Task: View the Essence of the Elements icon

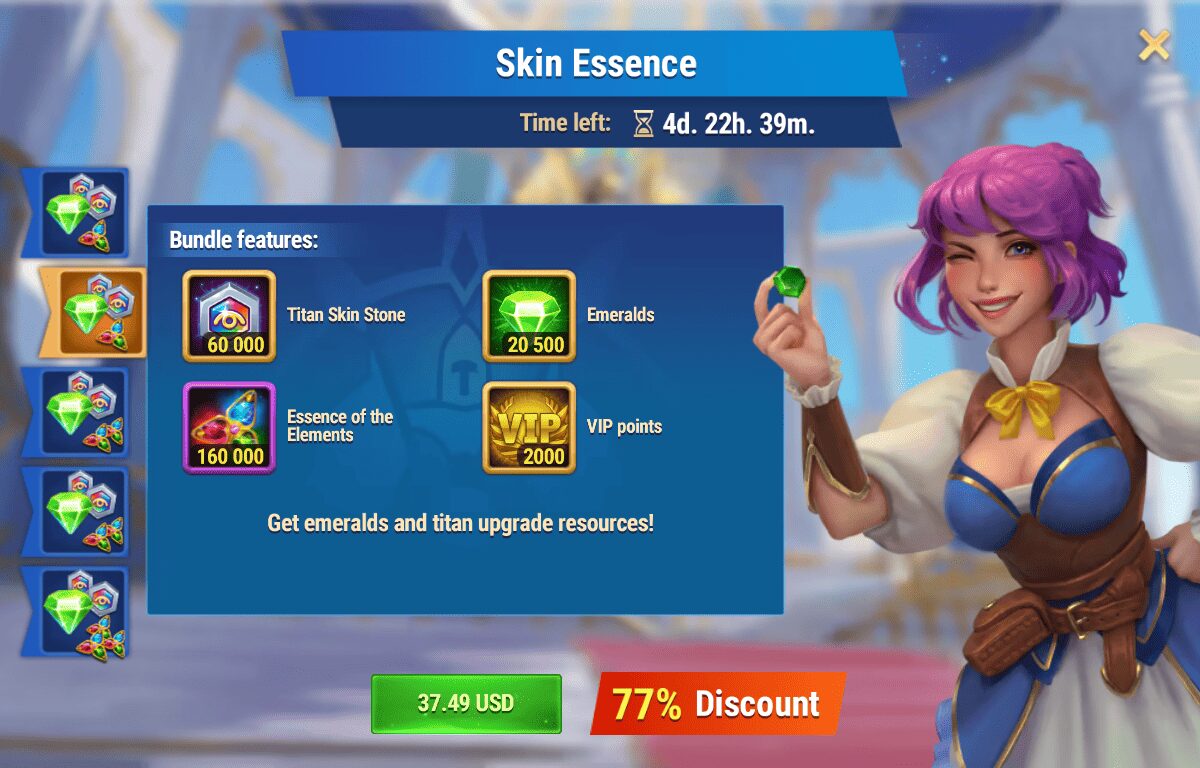Action: [x=229, y=427]
